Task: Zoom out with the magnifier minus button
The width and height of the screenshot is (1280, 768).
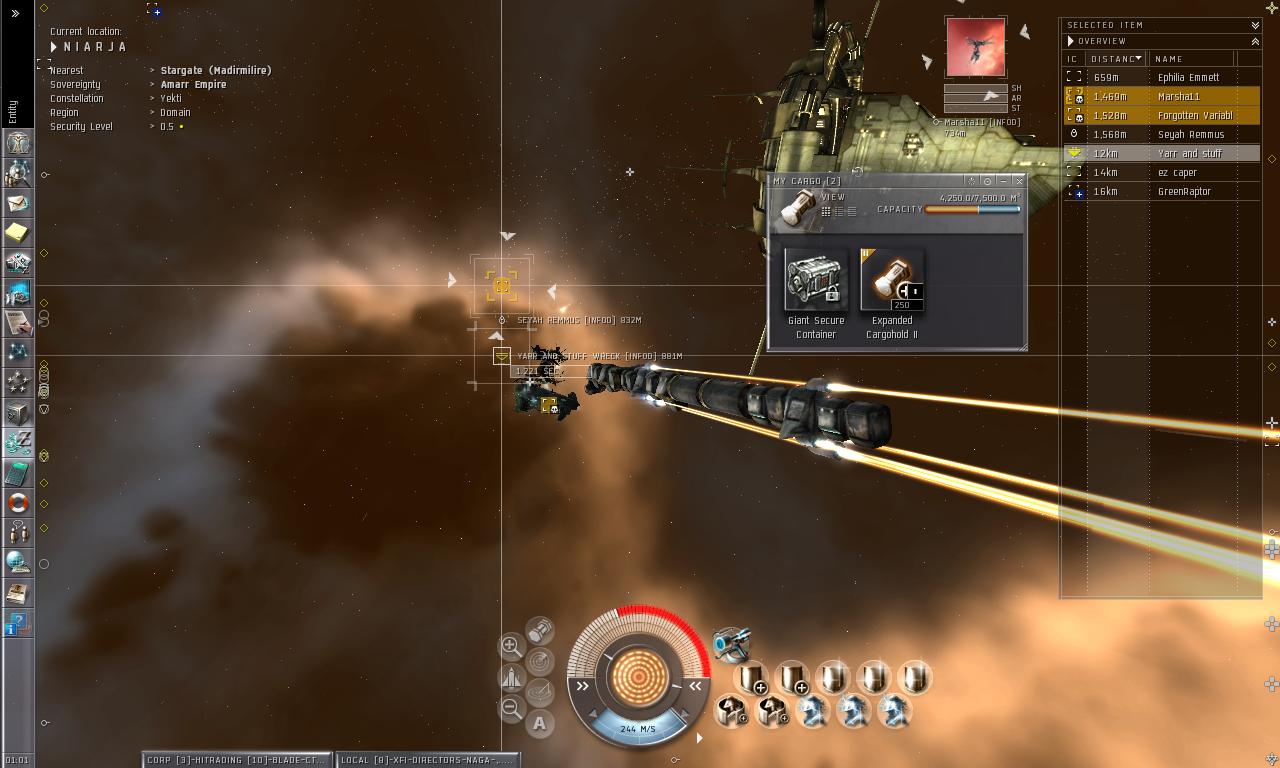Action: click(x=511, y=709)
